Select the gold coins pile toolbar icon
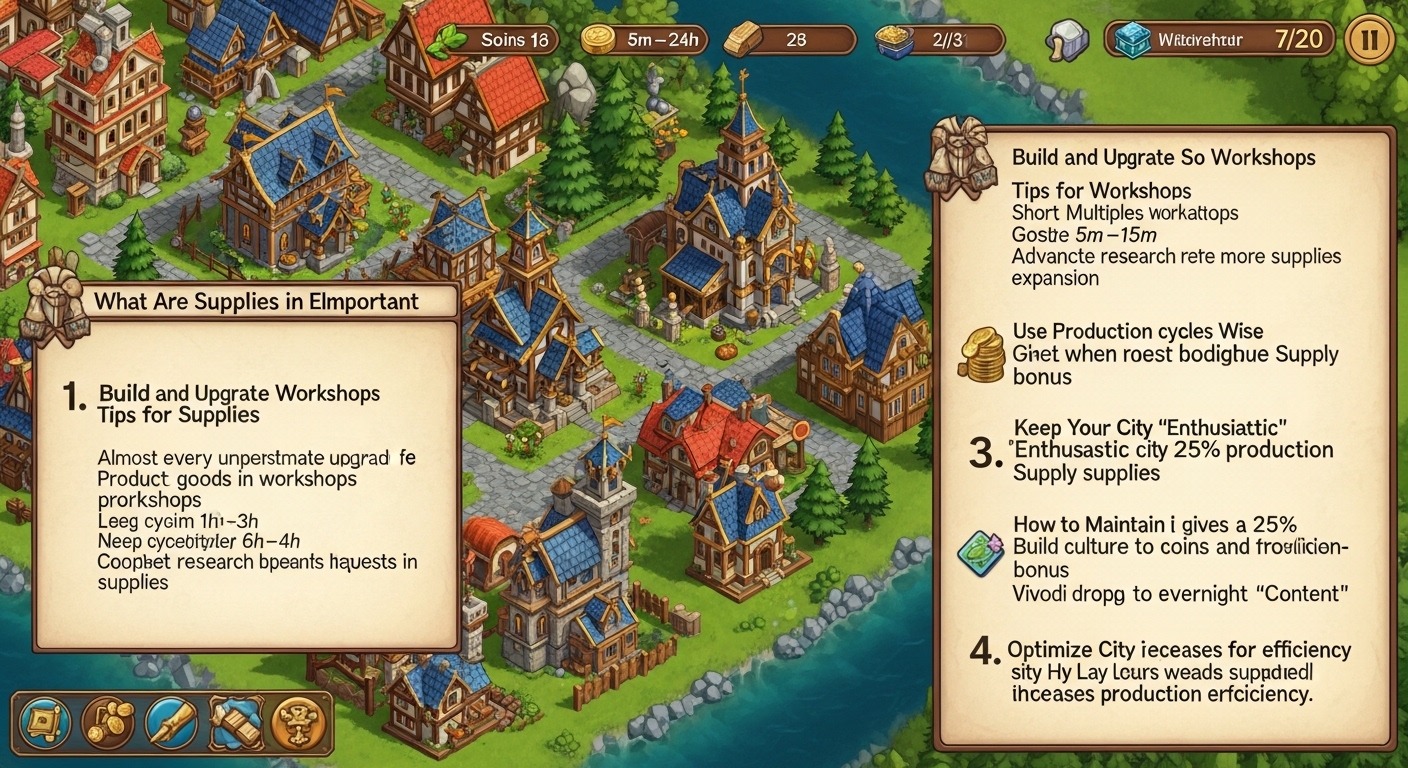This screenshot has width=1408, height=768. coord(108,720)
